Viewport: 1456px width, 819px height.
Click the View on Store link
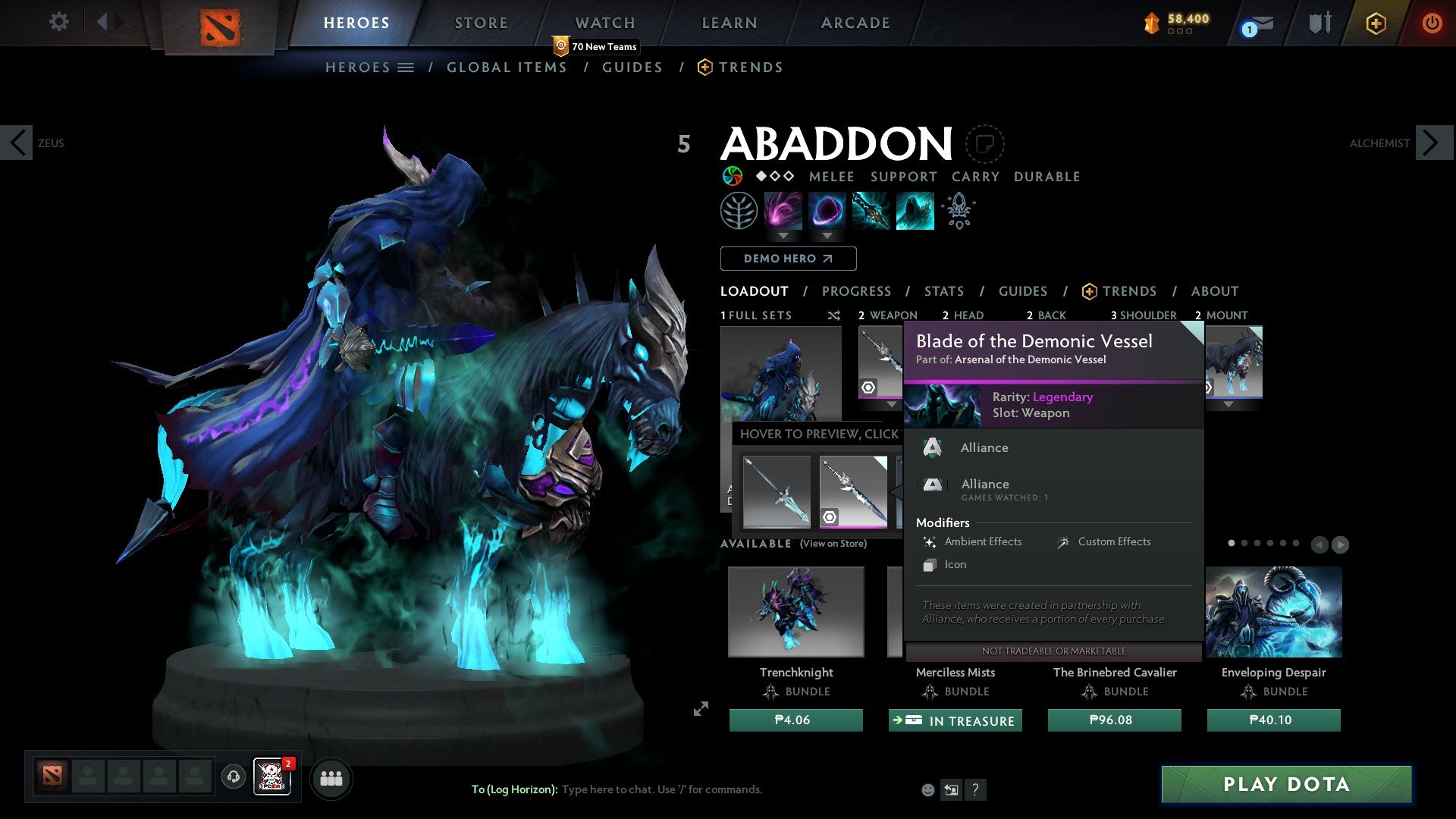(x=833, y=544)
